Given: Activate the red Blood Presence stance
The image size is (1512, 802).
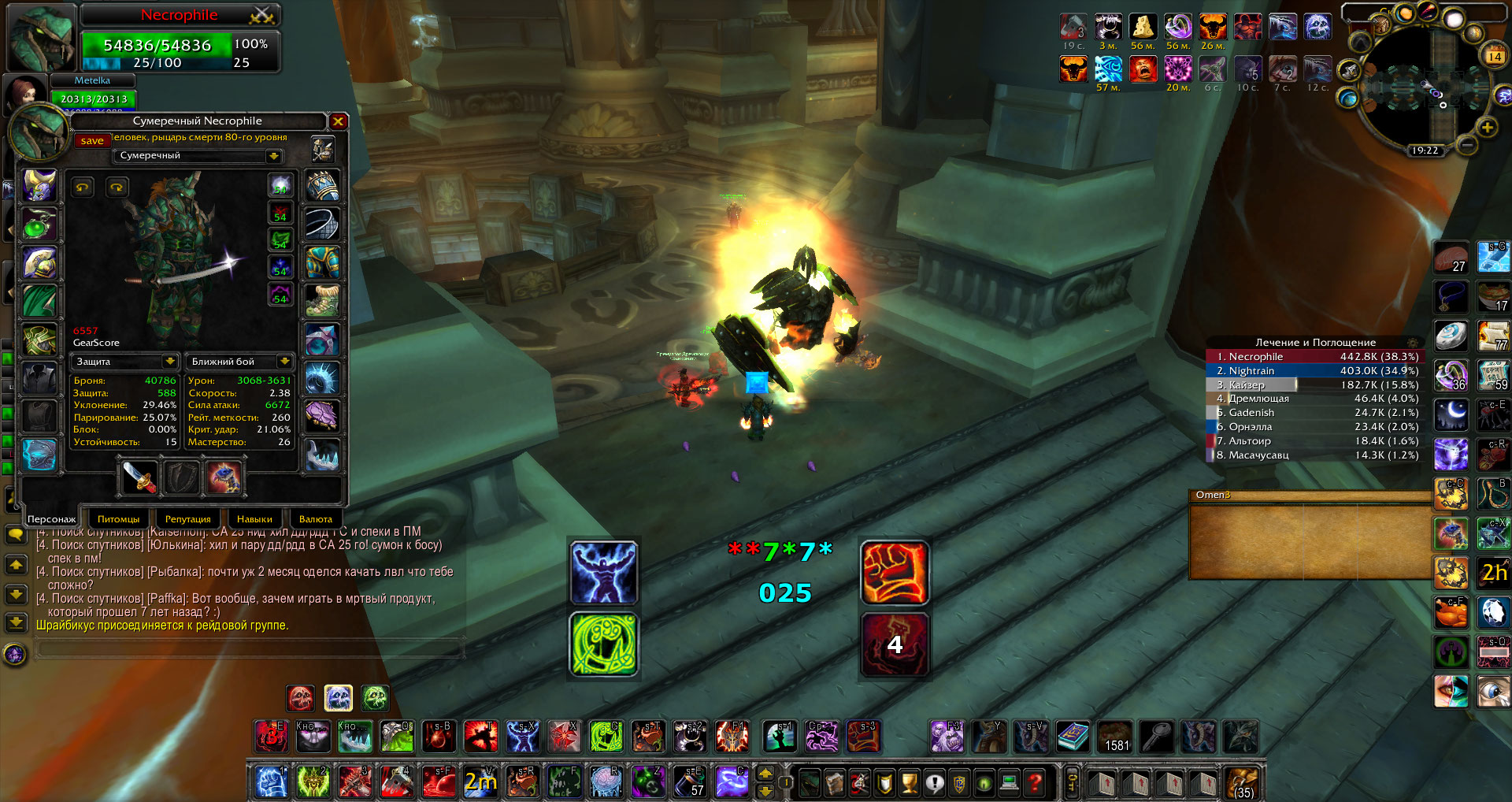Looking at the screenshot, I should pyautogui.click(x=301, y=698).
